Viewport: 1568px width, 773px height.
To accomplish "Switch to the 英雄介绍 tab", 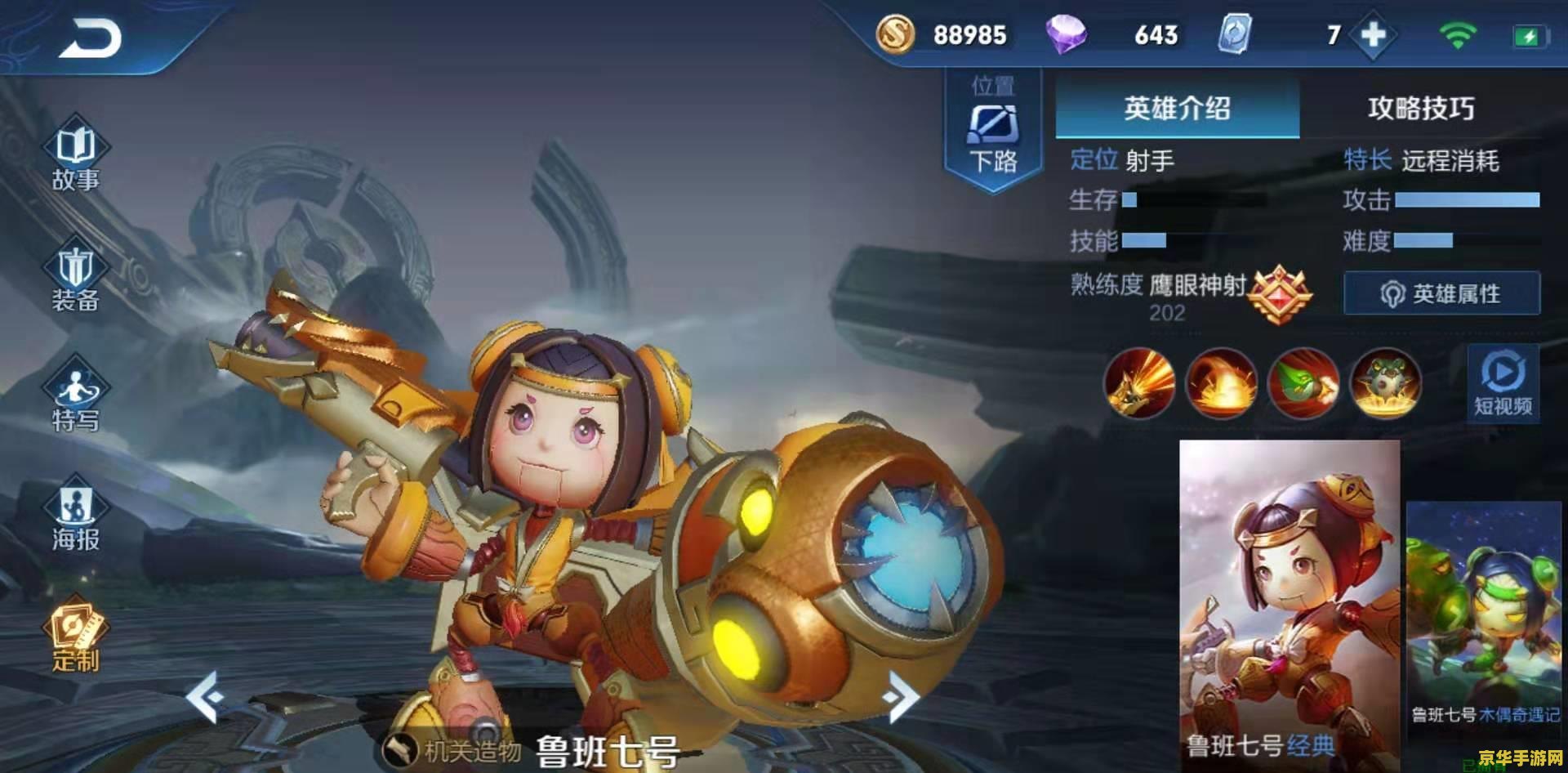I will pyautogui.click(x=1177, y=108).
